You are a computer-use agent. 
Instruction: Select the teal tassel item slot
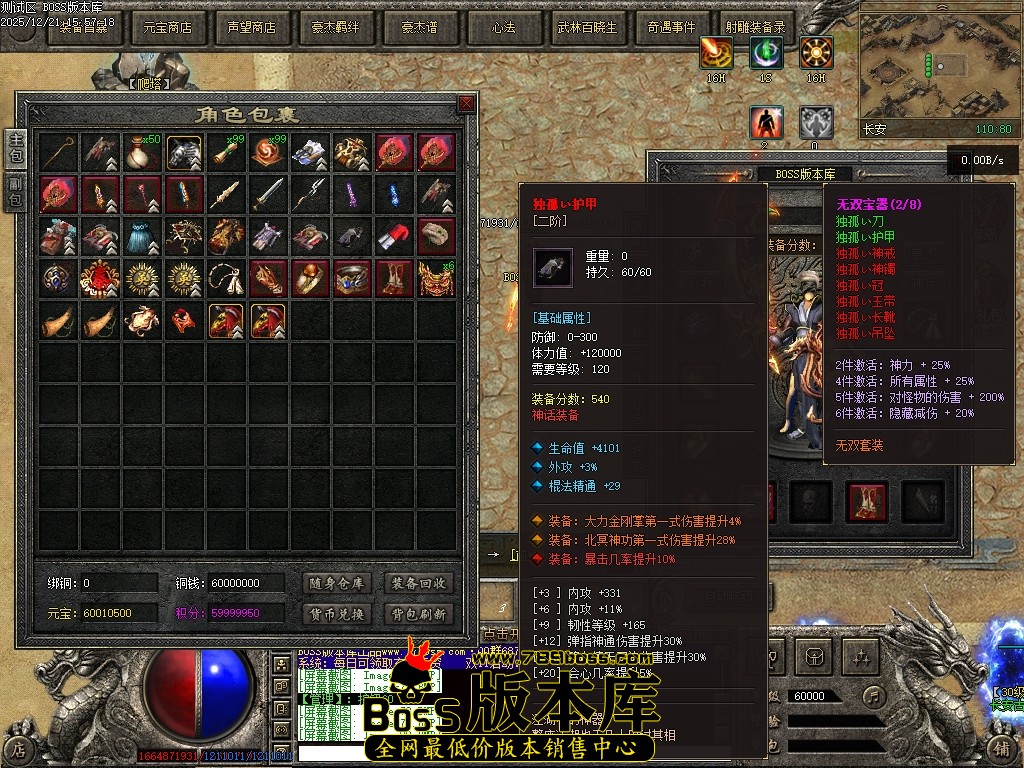pos(143,236)
